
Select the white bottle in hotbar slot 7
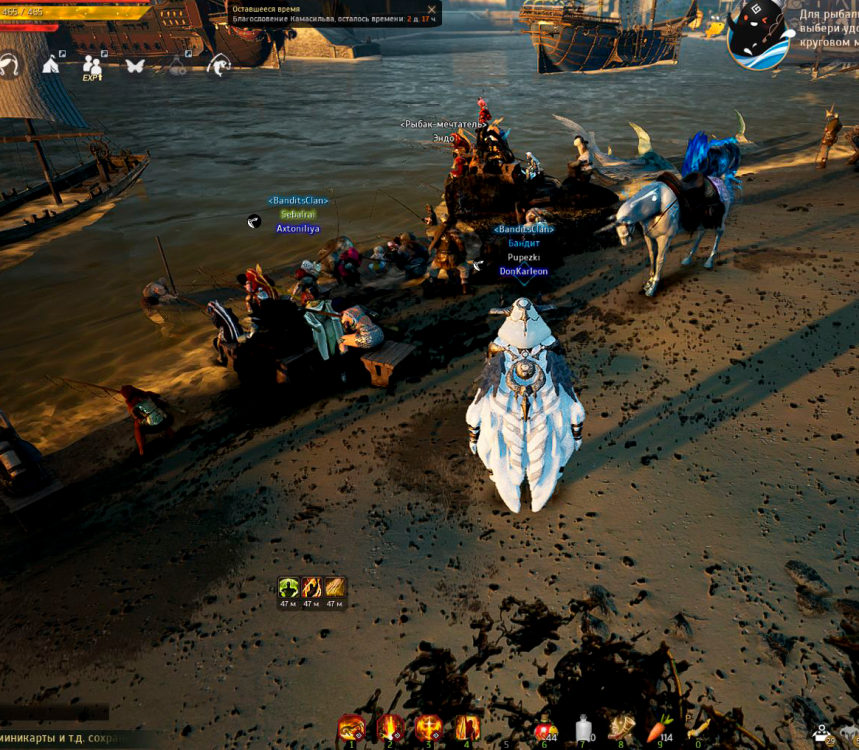584,729
